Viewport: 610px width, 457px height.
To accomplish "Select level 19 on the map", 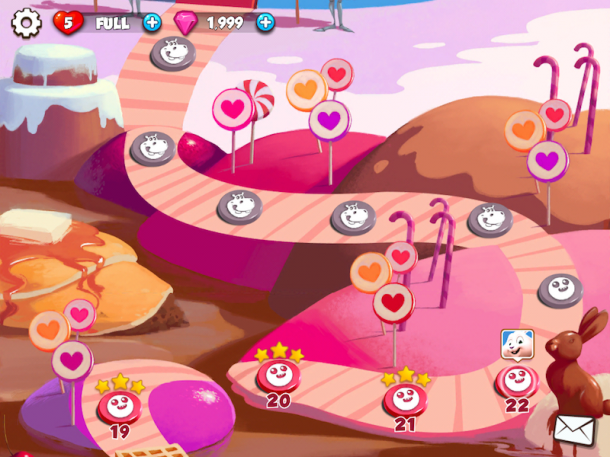I will point(119,406).
